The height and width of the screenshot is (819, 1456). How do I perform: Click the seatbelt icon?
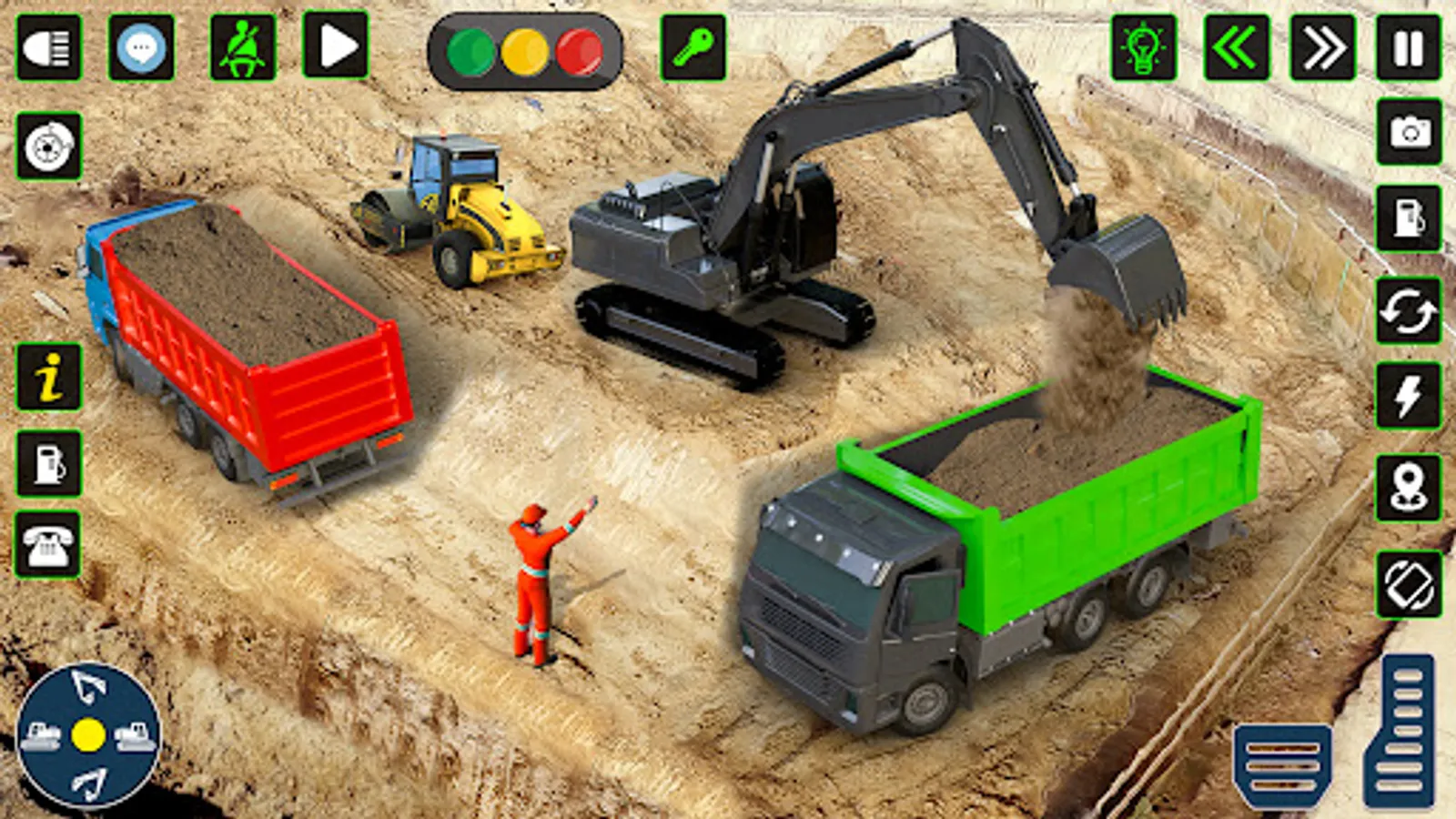pyautogui.click(x=241, y=47)
